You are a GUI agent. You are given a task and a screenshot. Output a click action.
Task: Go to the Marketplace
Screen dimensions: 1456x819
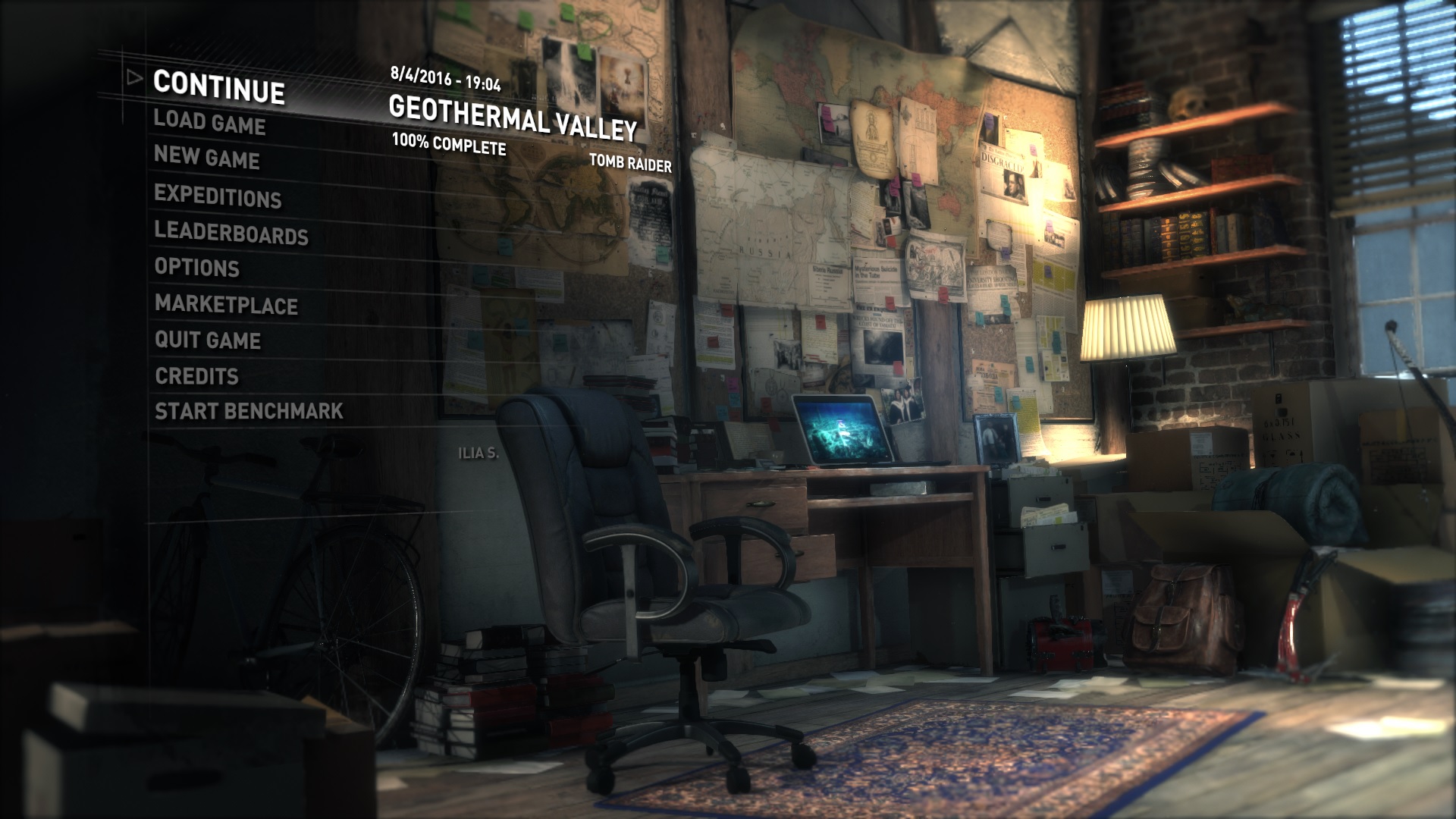[226, 305]
